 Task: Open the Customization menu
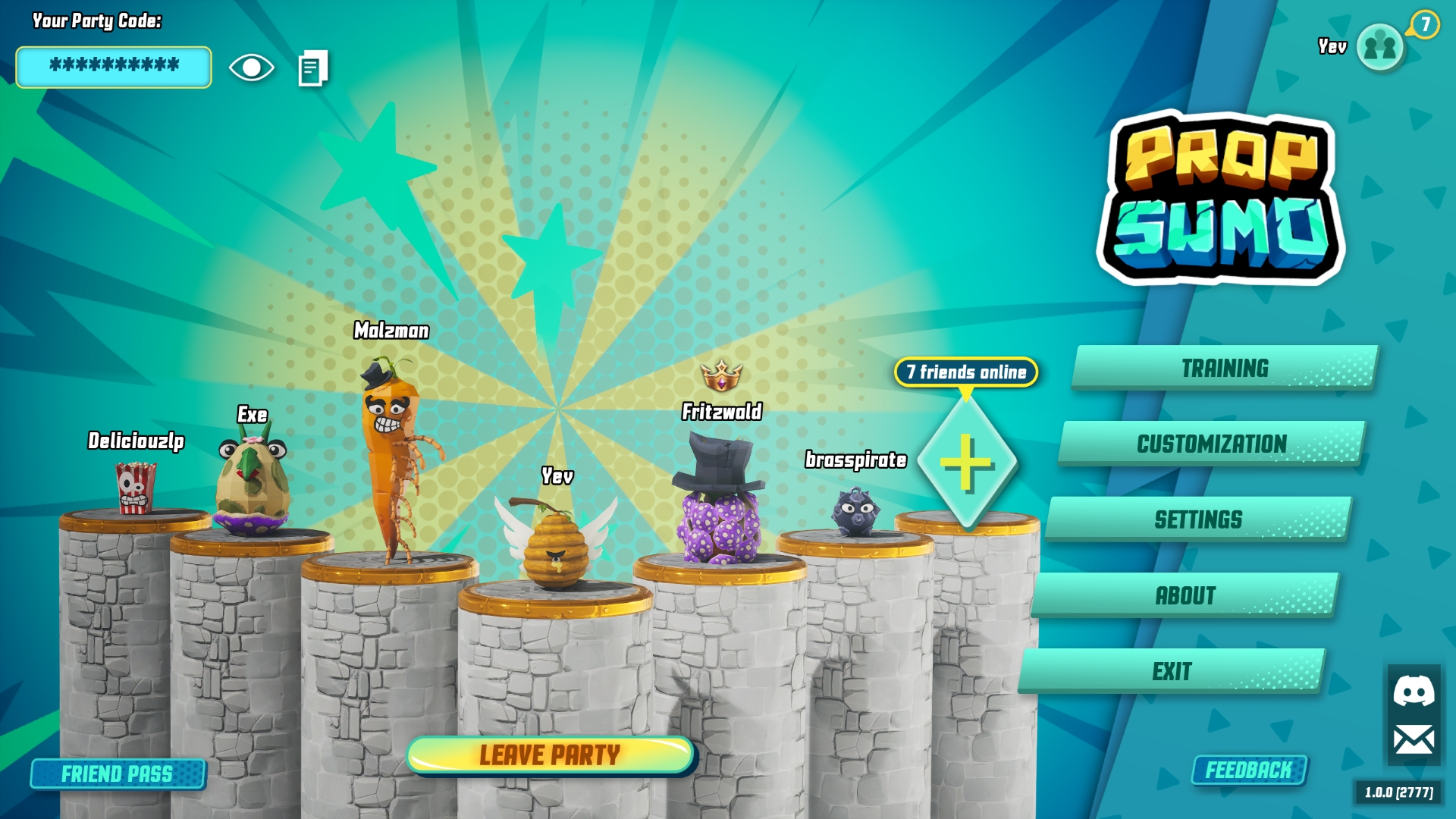pyautogui.click(x=1212, y=444)
